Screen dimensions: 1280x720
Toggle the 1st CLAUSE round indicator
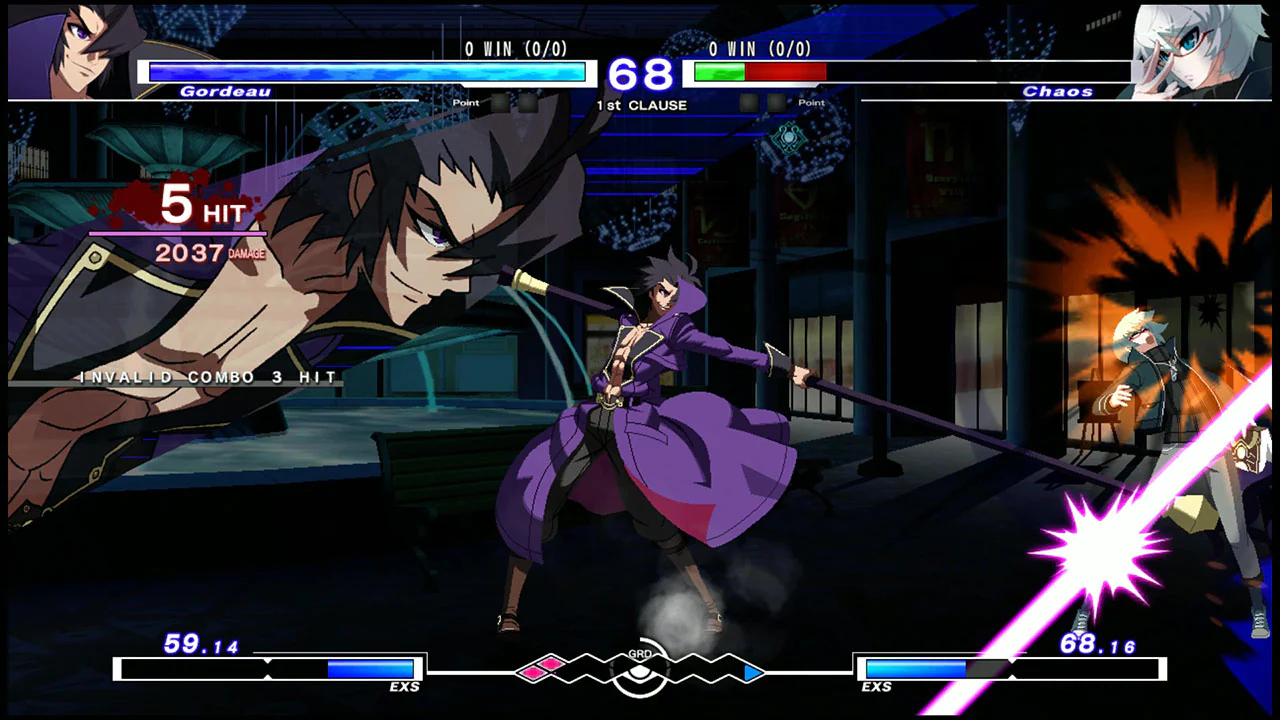[x=644, y=104]
